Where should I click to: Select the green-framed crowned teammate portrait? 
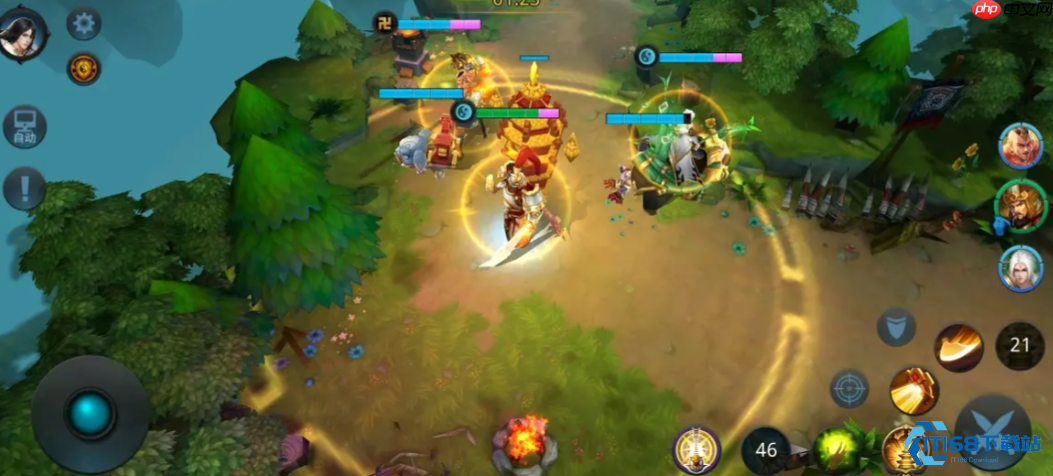coord(1020,205)
